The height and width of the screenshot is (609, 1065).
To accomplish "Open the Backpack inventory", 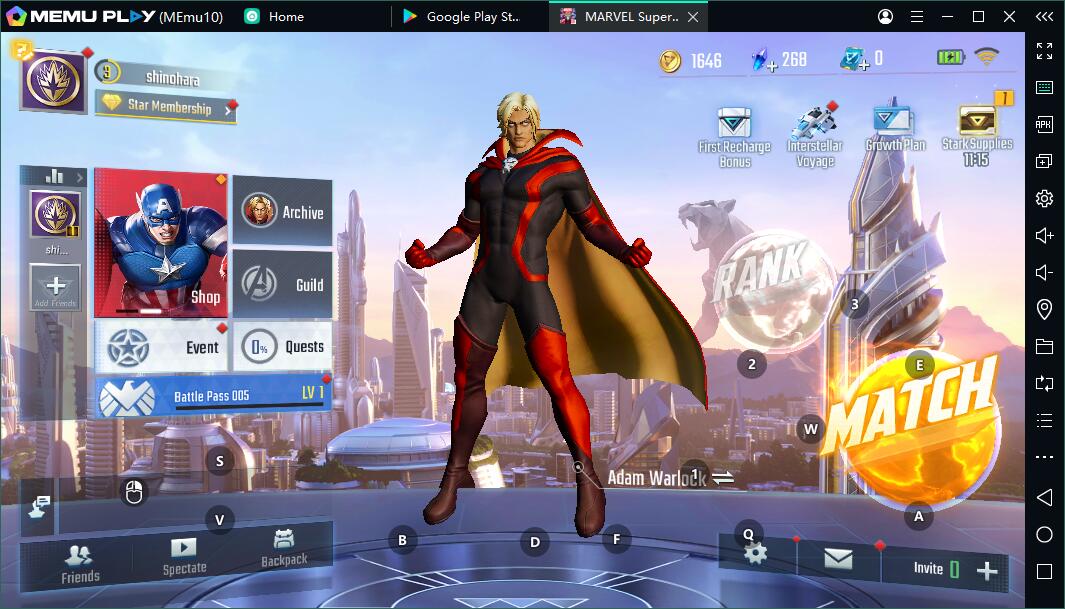I will [284, 548].
